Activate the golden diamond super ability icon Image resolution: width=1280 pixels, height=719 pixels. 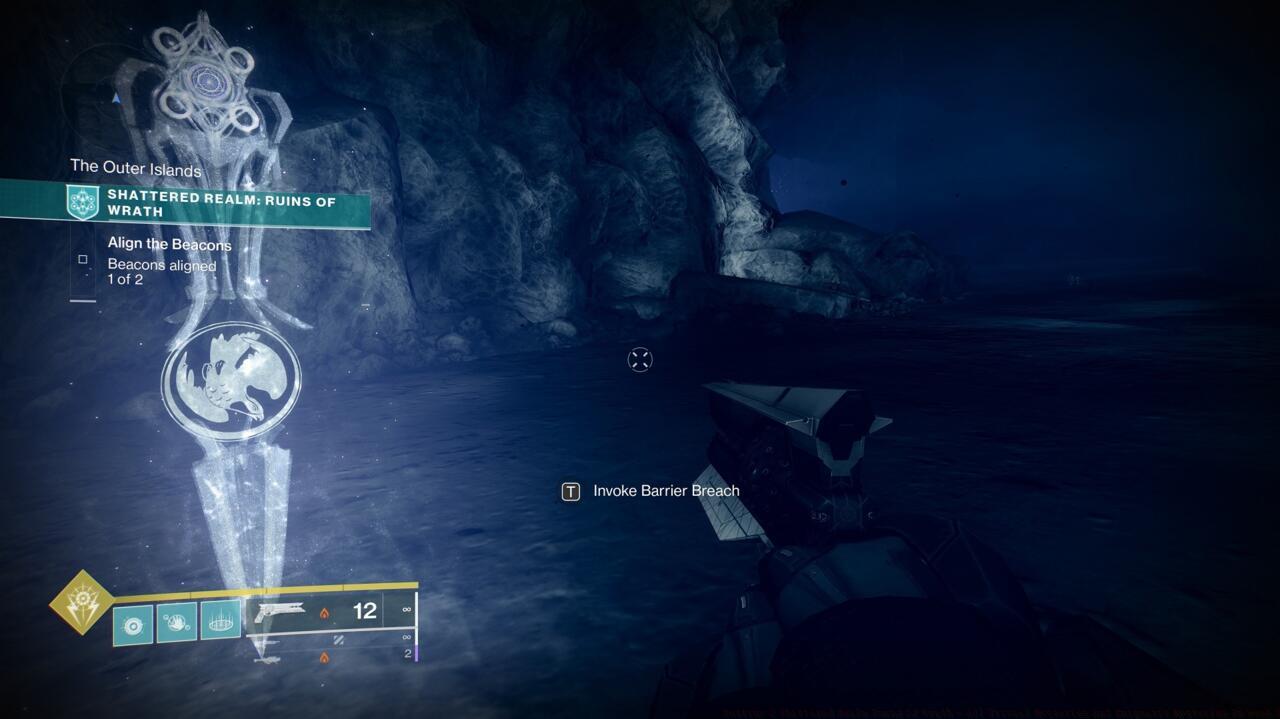point(82,602)
